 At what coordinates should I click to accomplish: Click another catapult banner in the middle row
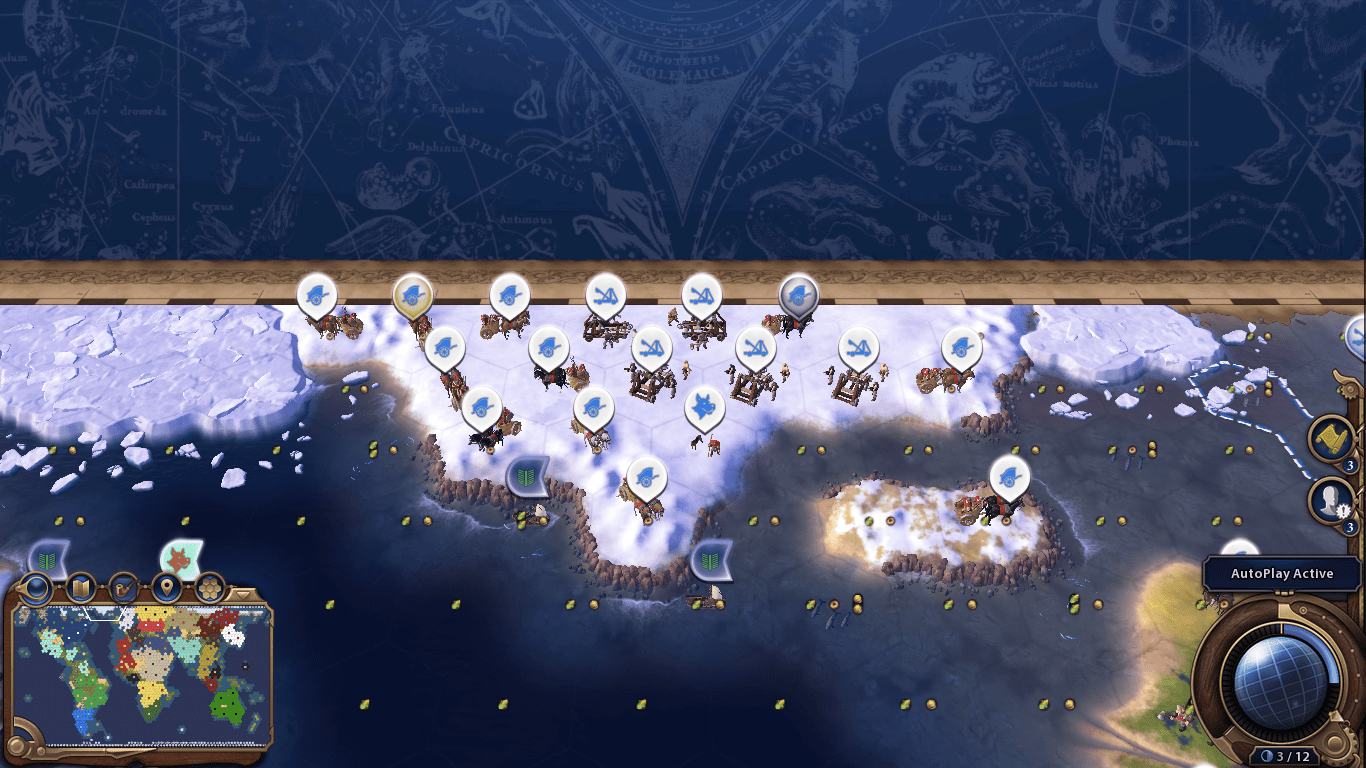(x=757, y=347)
